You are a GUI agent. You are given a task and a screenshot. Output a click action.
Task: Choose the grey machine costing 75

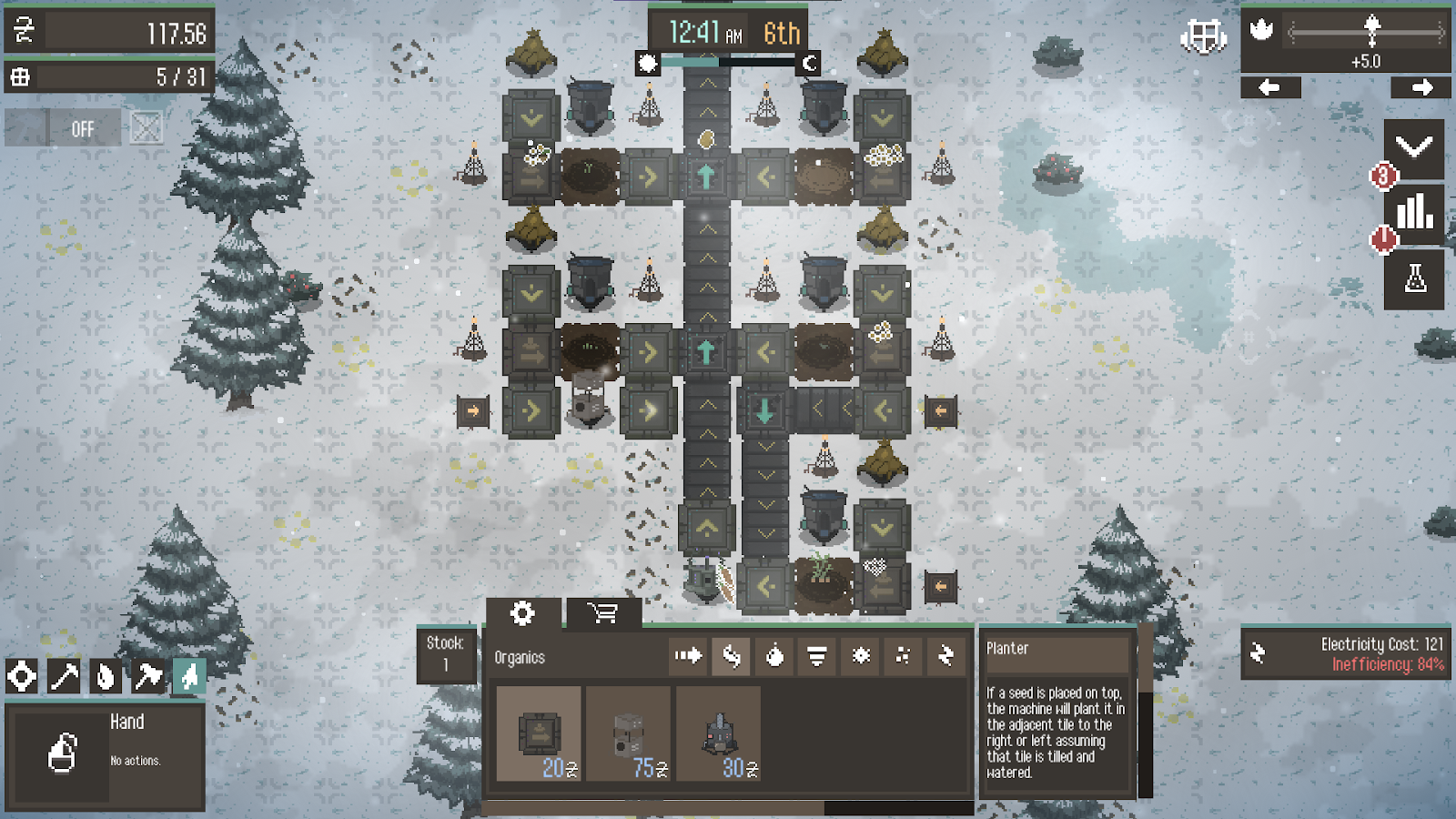click(x=629, y=733)
